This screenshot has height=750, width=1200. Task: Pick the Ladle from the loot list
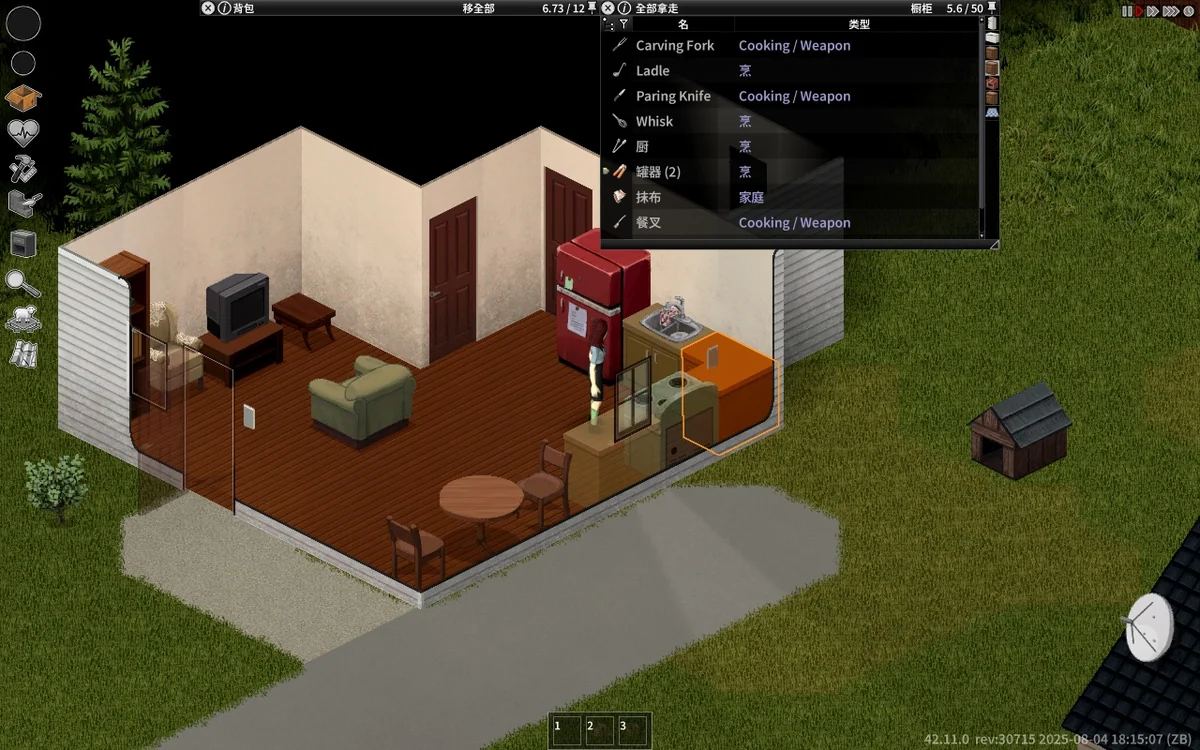(x=653, y=71)
